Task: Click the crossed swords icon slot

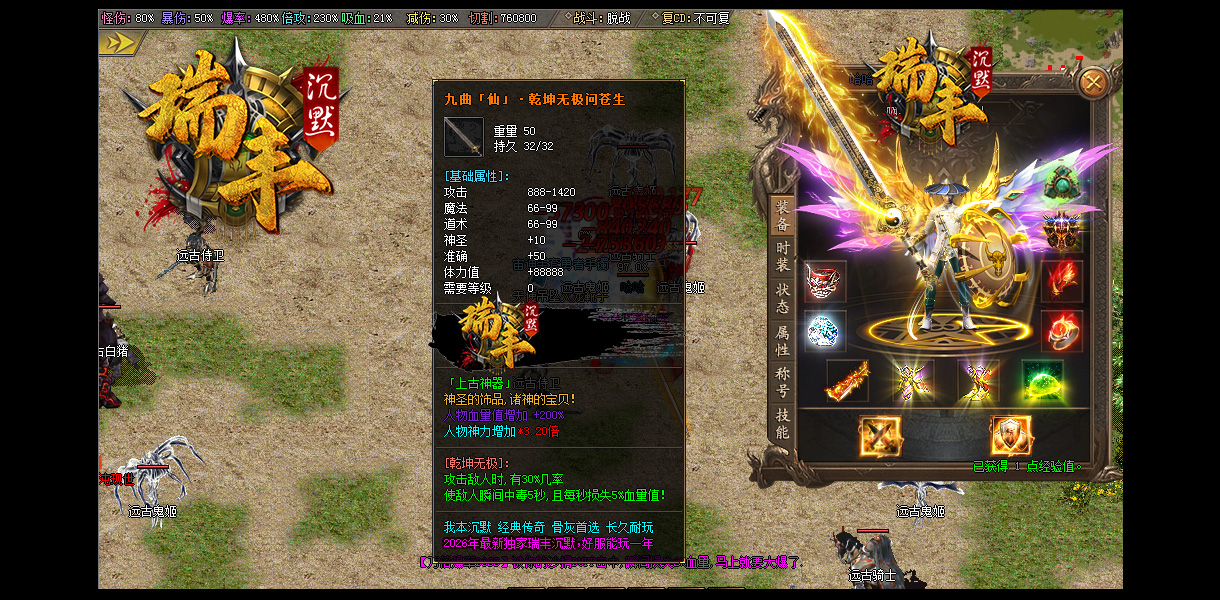Action: 880,436
